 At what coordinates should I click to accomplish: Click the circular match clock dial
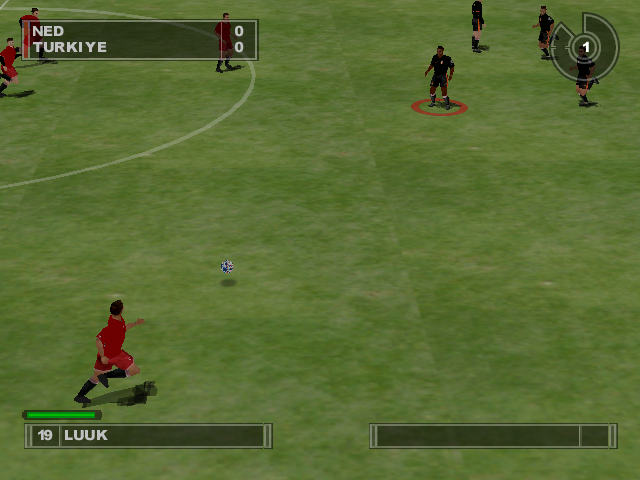tap(586, 47)
